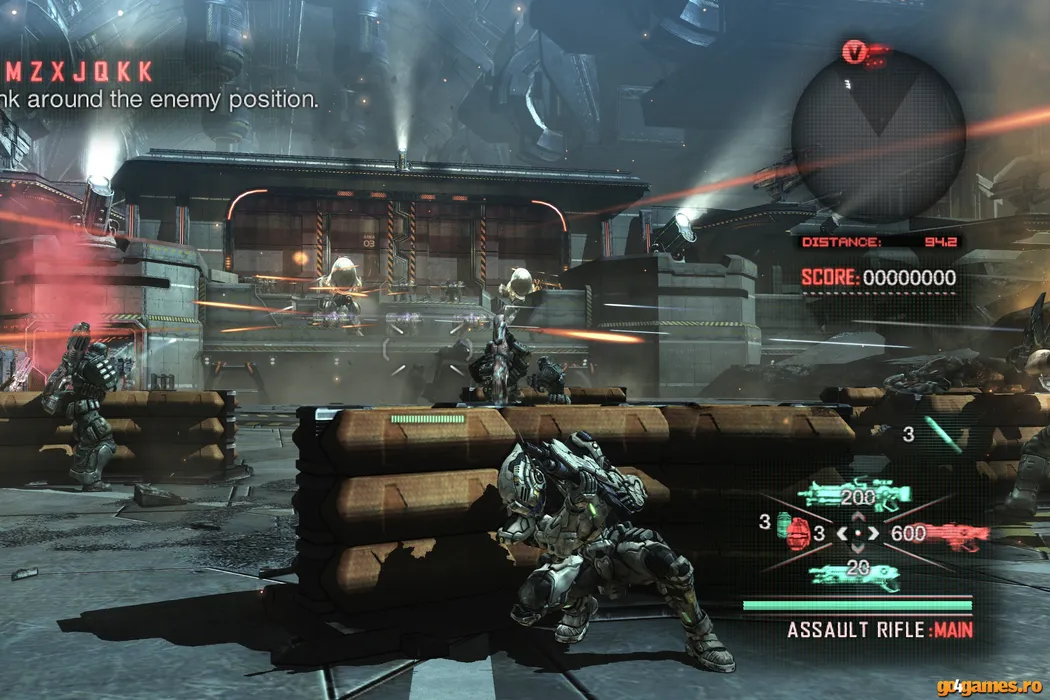Click the weapon selector's center directional pad
Image resolution: width=1050 pixels, height=700 pixels.
858,533
